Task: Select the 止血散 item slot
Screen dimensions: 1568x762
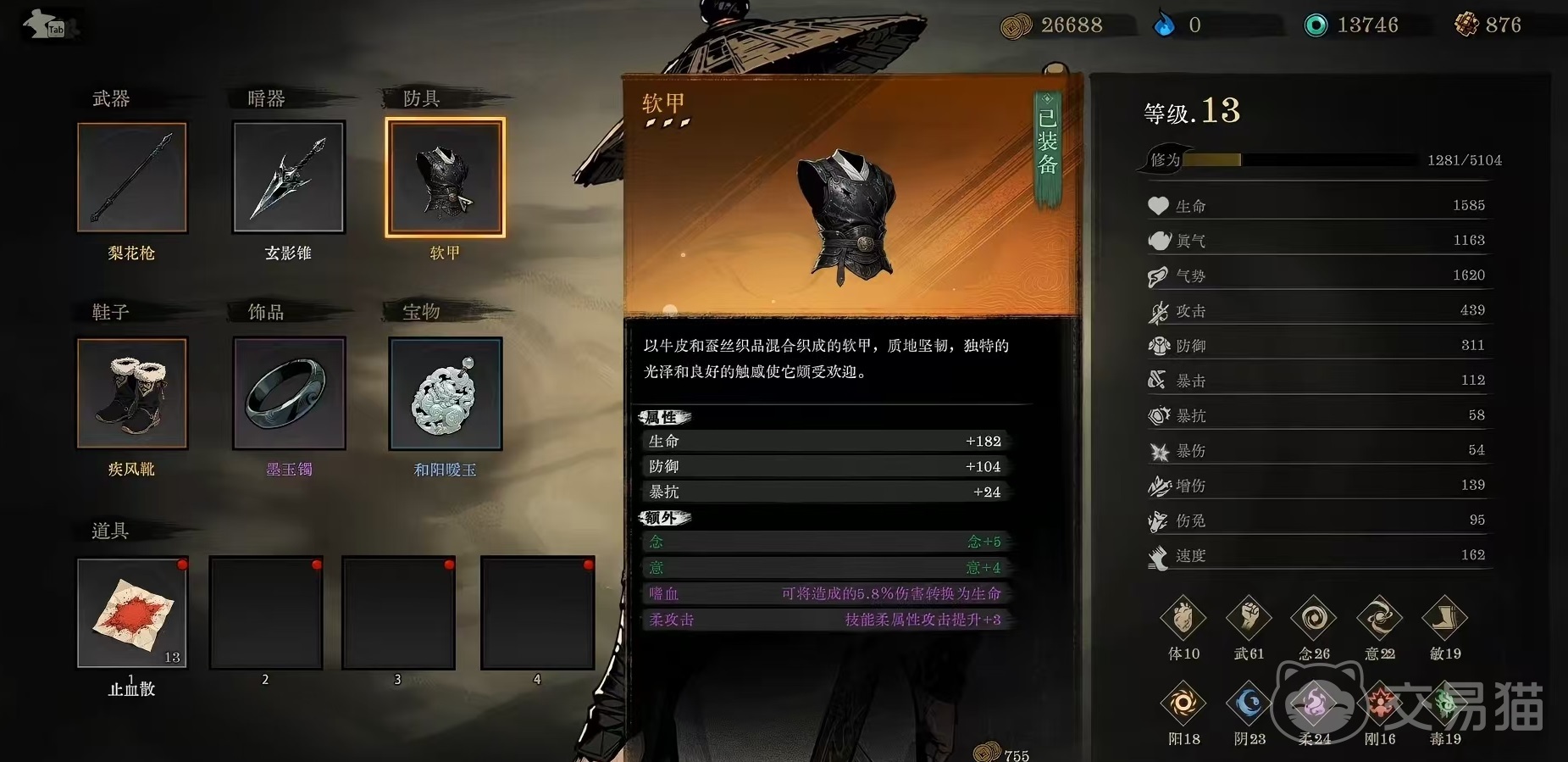Action: point(132,613)
